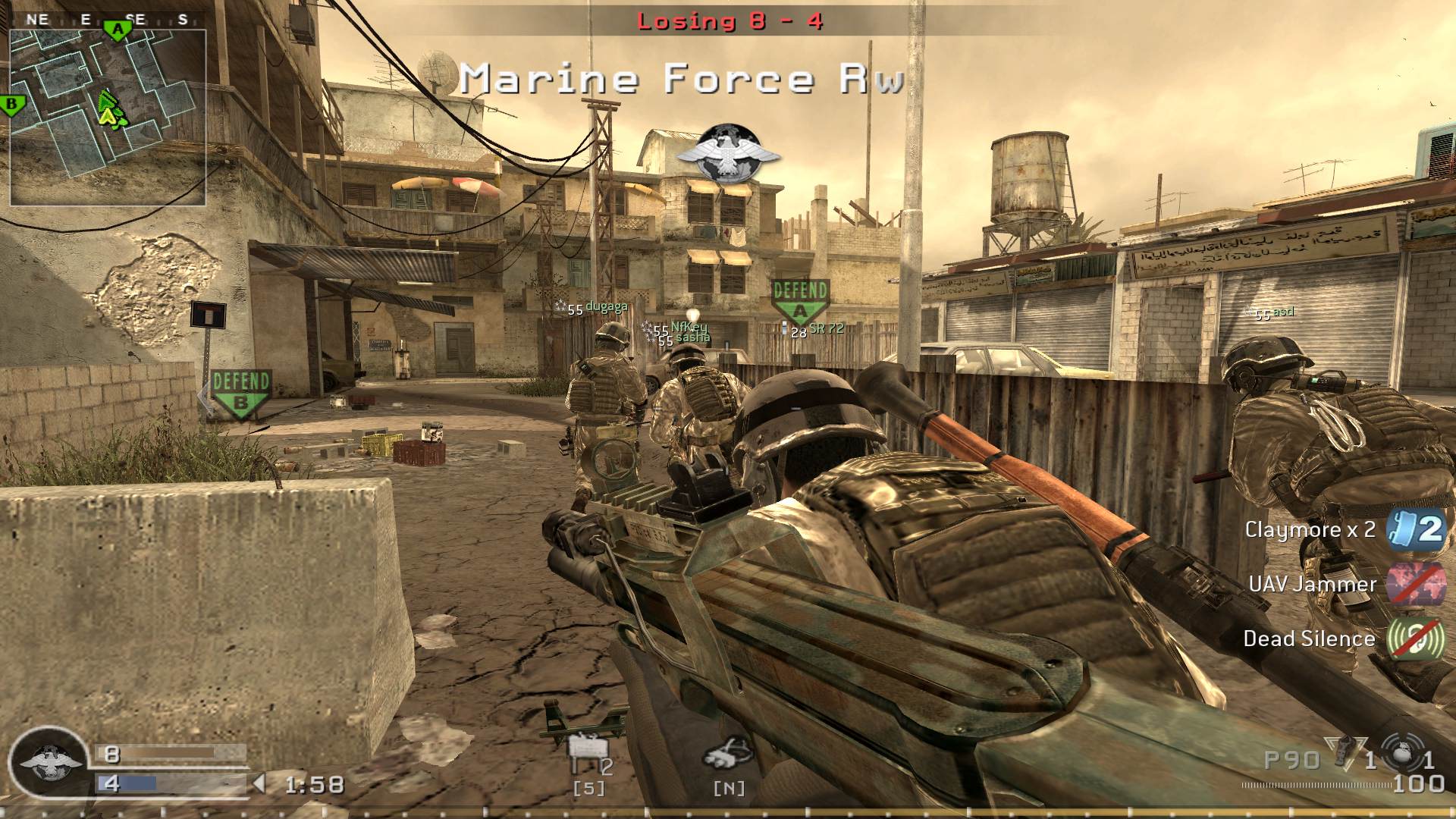
Task: Click the compass heading letter N on minimap
Action: pyautogui.click(x=33, y=19)
